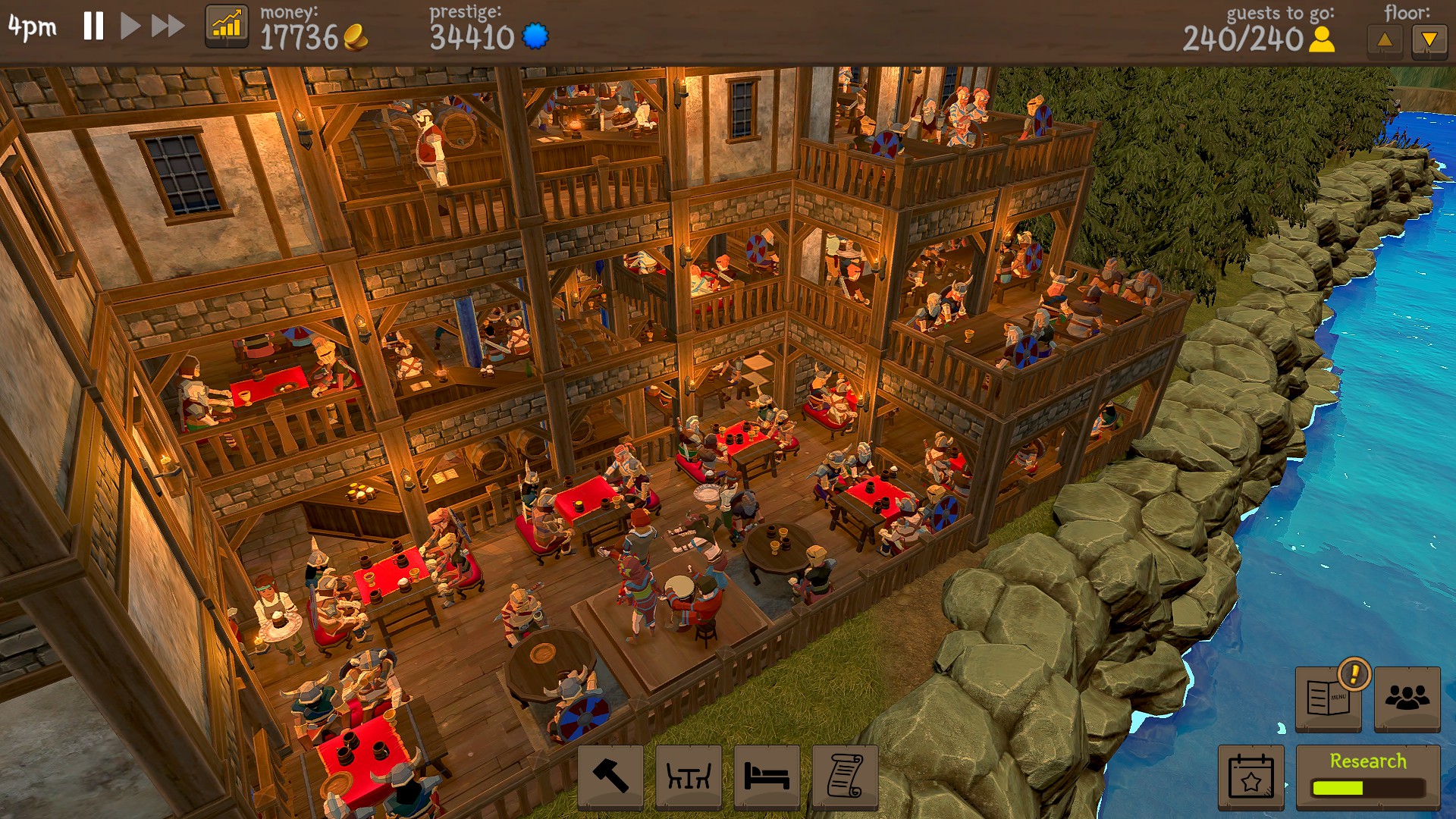Image resolution: width=1456 pixels, height=819 pixels.
Task: Open the bed room tool
Action: [767, 777]
